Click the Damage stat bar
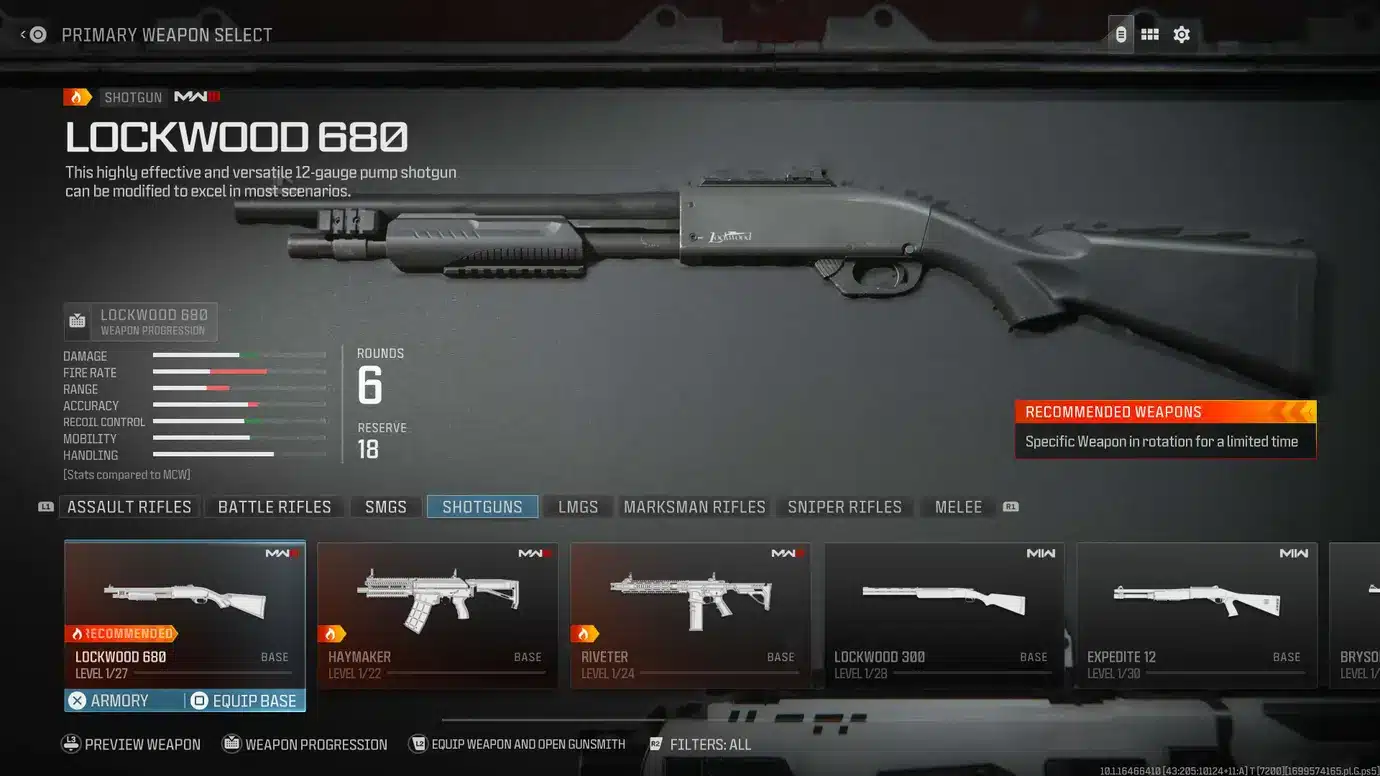The height and width of the screenshot is (776, 1380). (x=238, y=356)
